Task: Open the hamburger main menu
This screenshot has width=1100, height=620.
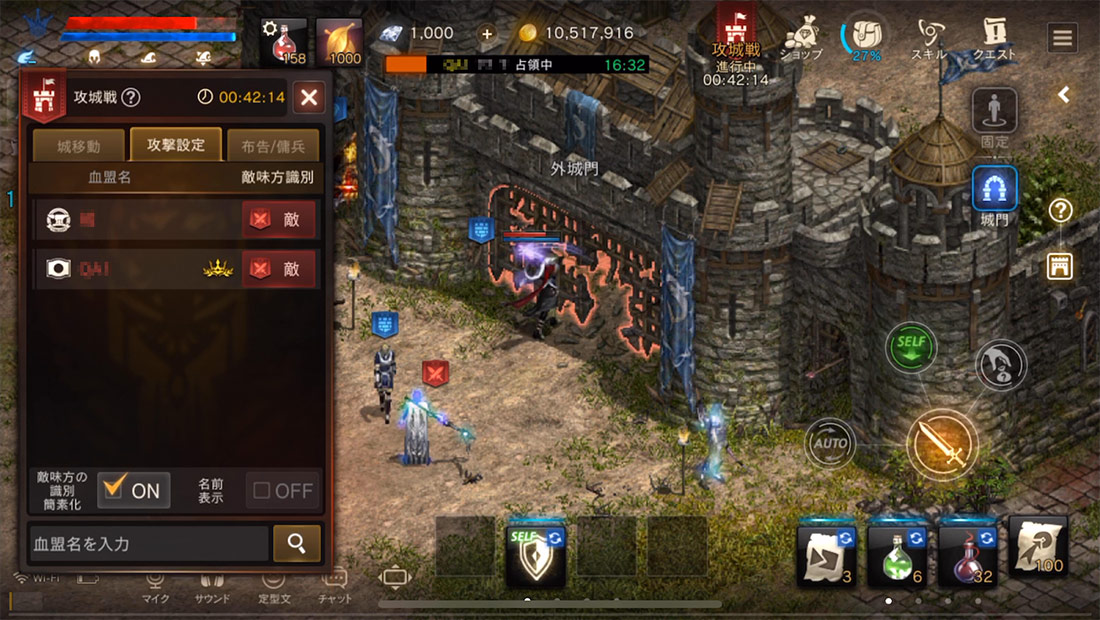Action: [1062, 38]
